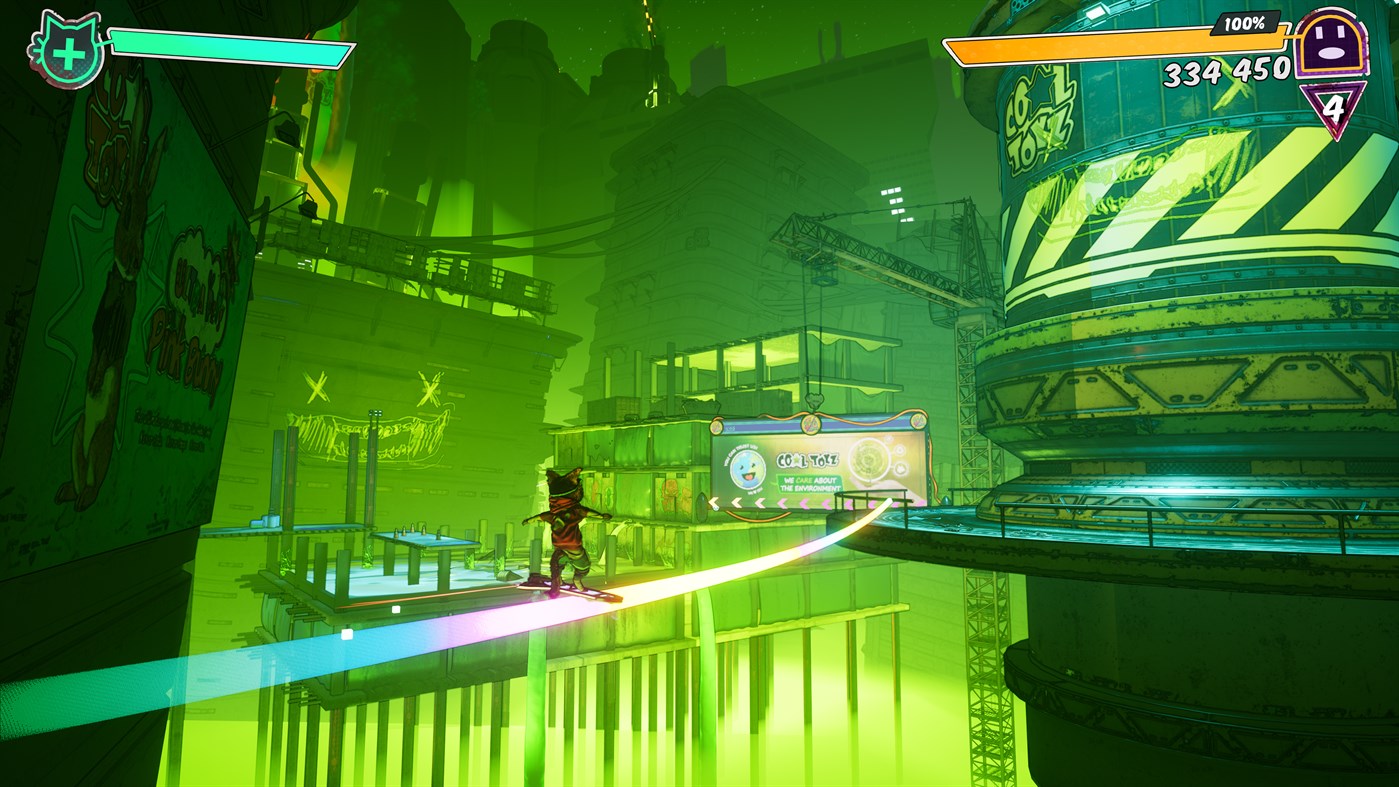The height and width of the screenshot is (787, 1399).
Task: Expand the leftmost pink chevron under the billboard
Action: (784, 502)
